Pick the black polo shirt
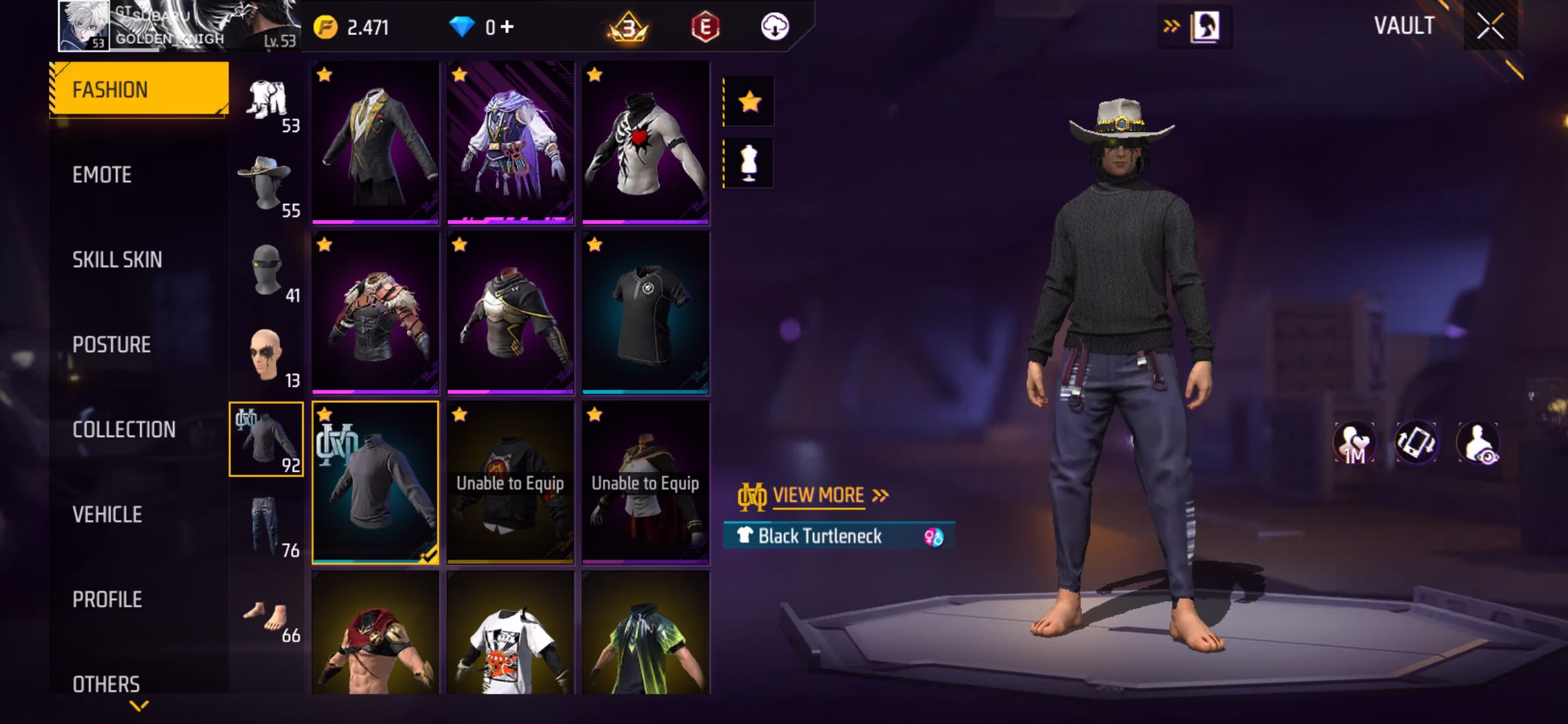The width and height of the screenshot is (1568, 724). (645, 312)
